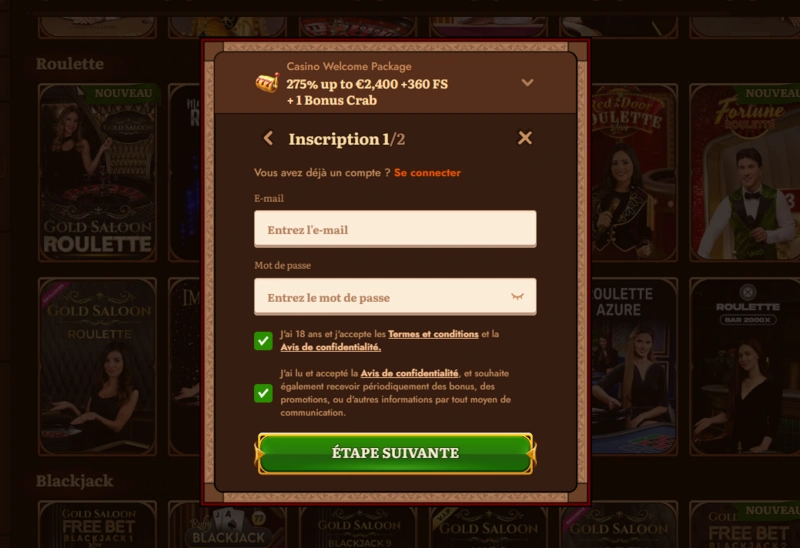The width and height of the screenshot is (800, 548).
Task: Toggle the promotions consent checkbox
Action: coord(263,393)
